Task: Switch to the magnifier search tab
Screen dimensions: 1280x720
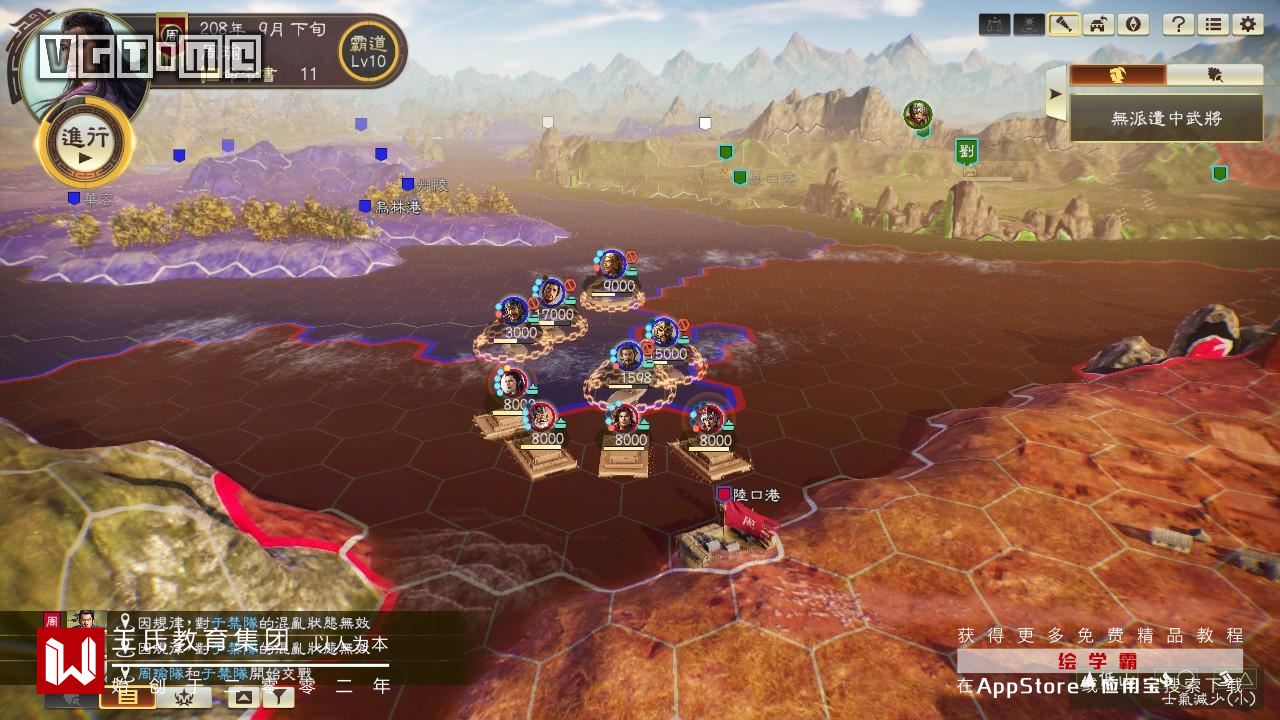Action: [1214, 76]
